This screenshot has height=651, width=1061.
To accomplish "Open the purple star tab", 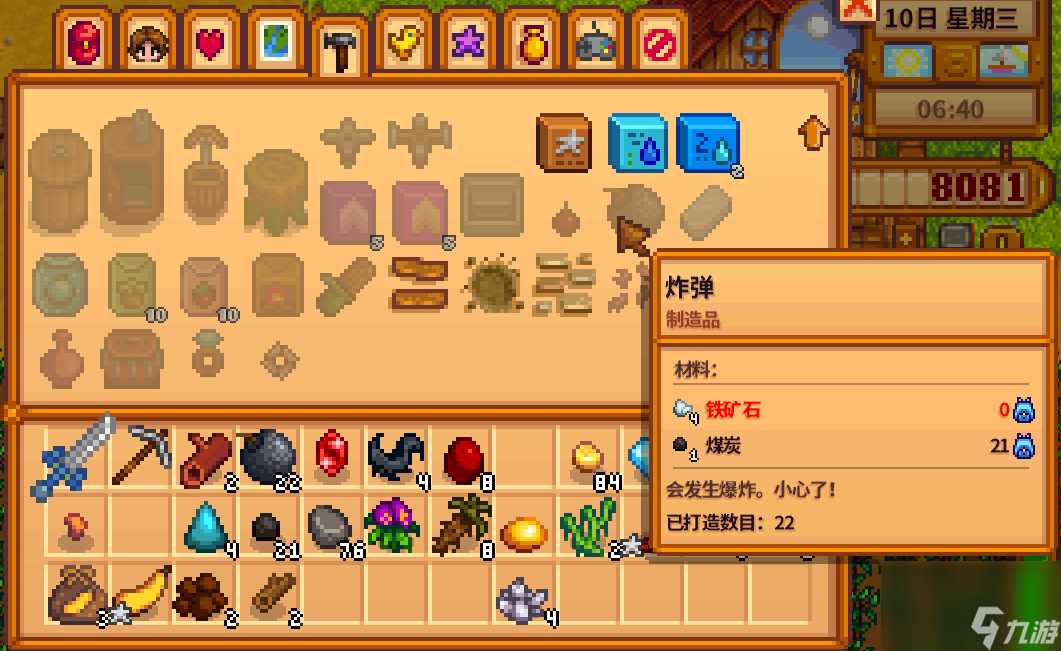I will (467, 42).
